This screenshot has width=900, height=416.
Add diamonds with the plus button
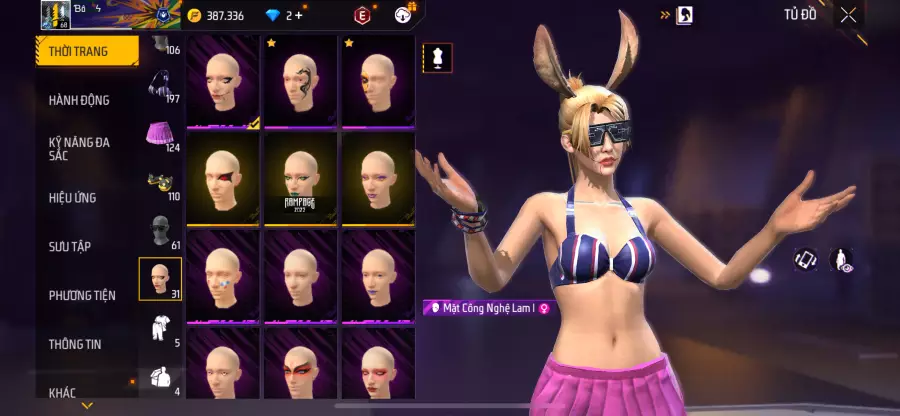click(298, 15)
